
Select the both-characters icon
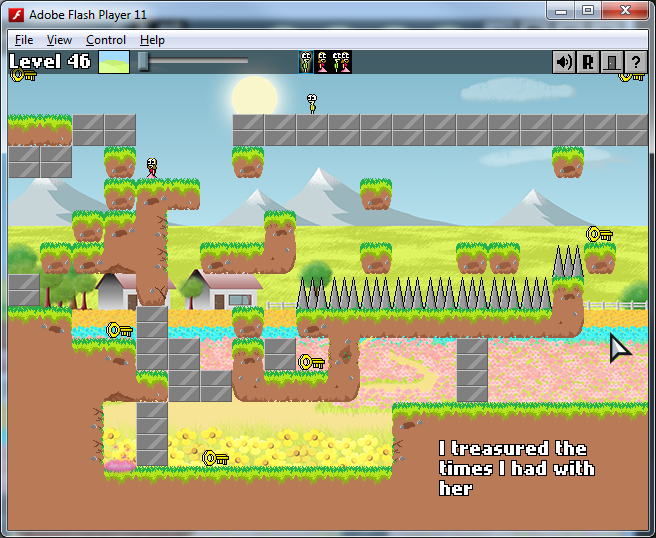pos(342,62)
